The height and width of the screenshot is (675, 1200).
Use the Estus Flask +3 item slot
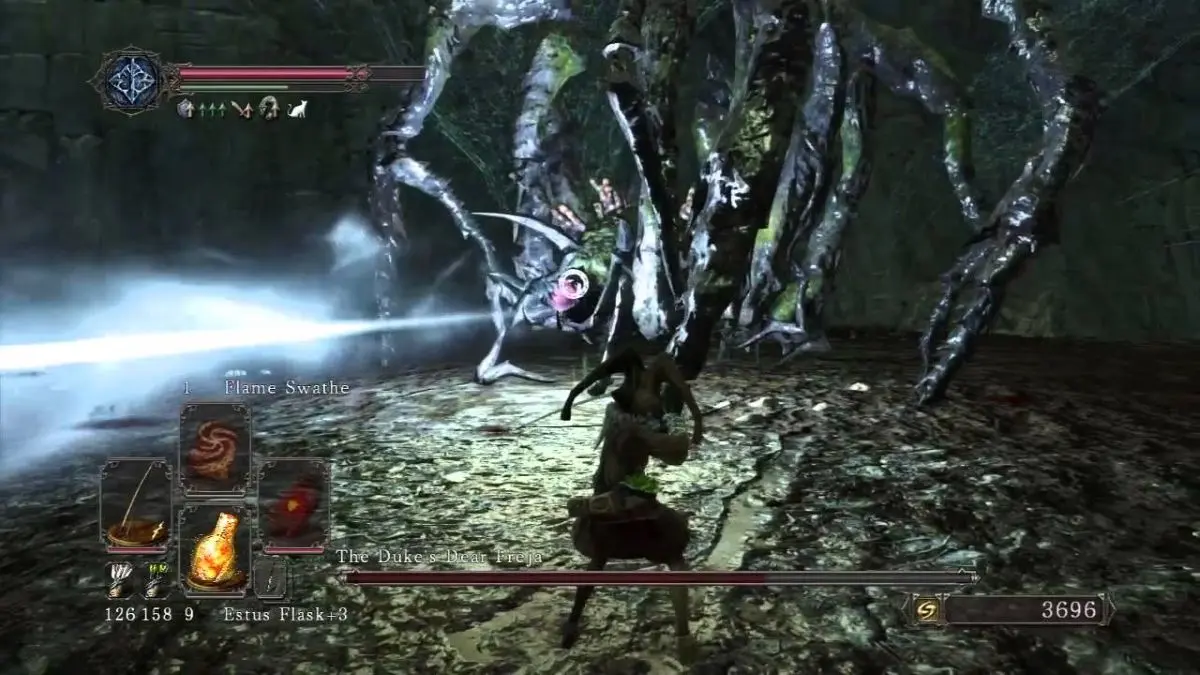point(214,548)
